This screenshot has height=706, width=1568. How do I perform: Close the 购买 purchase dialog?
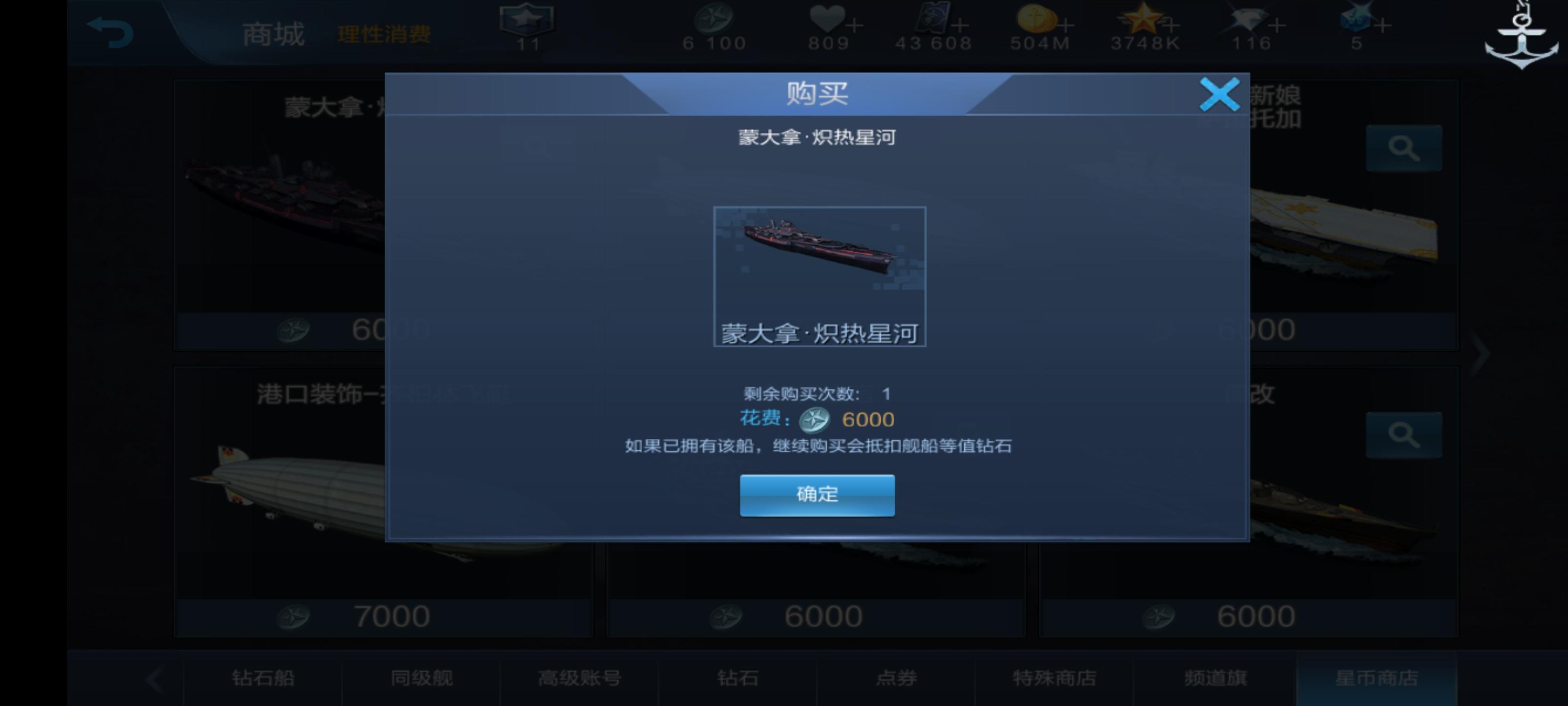pyautogui.click(x=1219, y=95)
